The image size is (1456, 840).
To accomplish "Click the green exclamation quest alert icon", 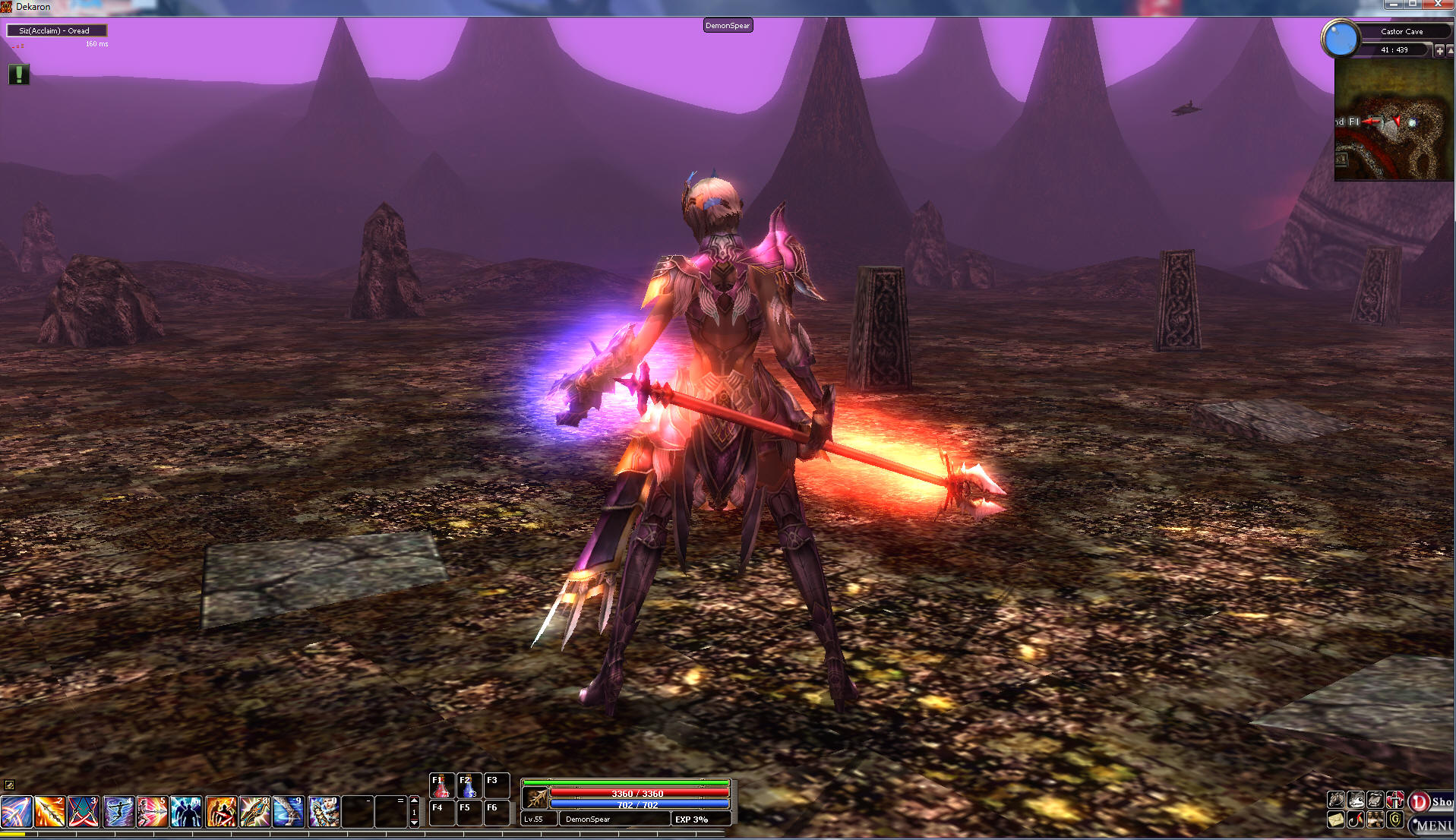I will (x=19, y=74).
